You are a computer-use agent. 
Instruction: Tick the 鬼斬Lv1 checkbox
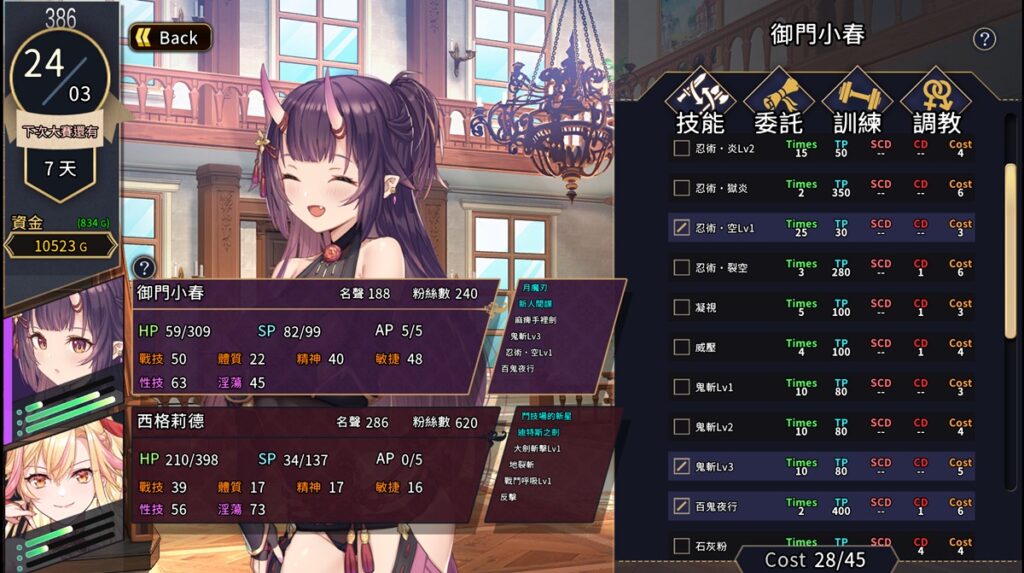coord(682,387)
